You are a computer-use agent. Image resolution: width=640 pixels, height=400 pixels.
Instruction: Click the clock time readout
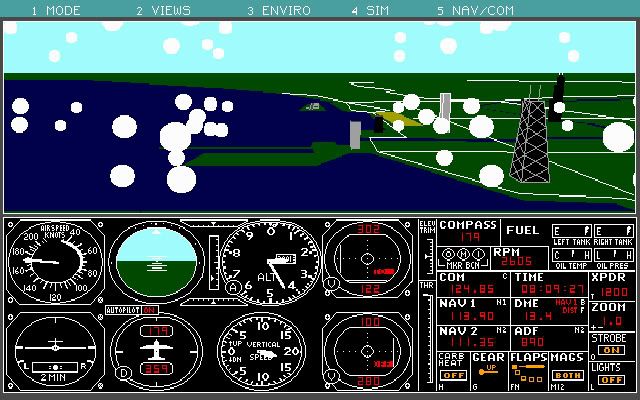548,290
